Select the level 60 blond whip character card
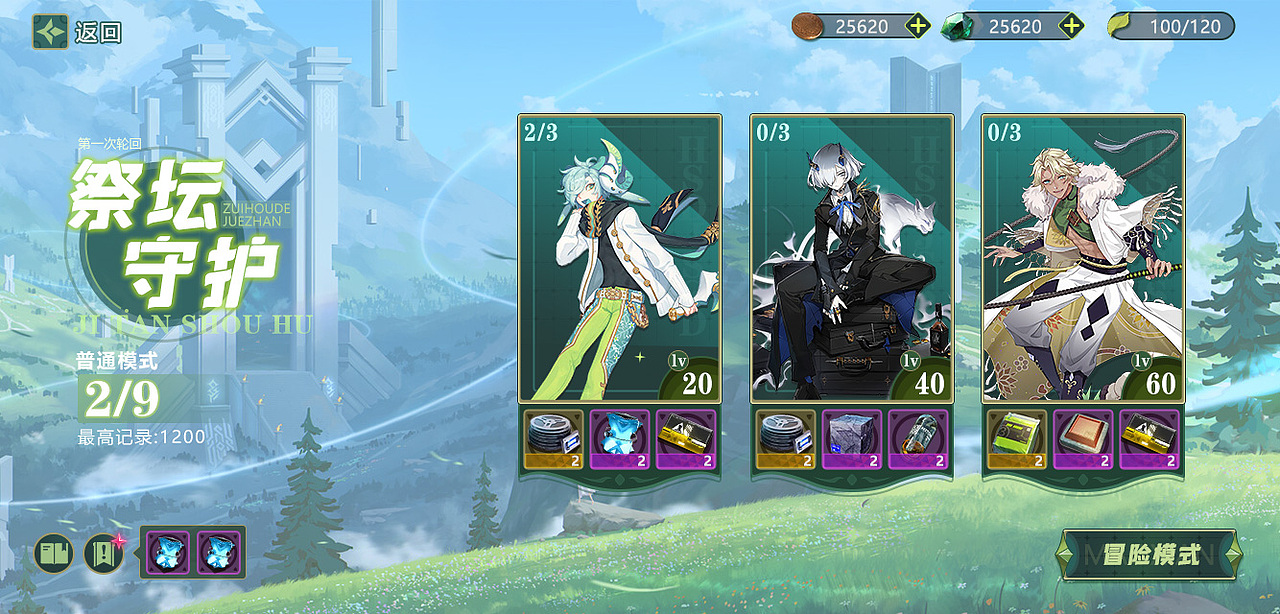The width and height of the screenshot is (1280, 614). coord(1084,258)
